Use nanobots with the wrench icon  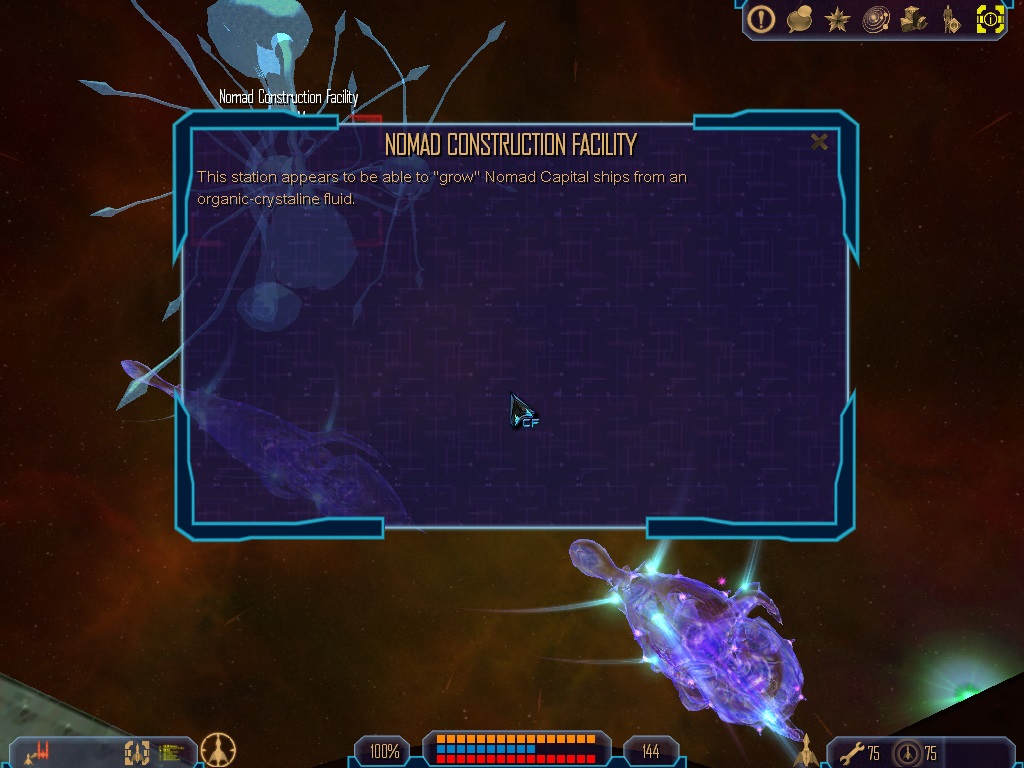click(x=851, y=752)
